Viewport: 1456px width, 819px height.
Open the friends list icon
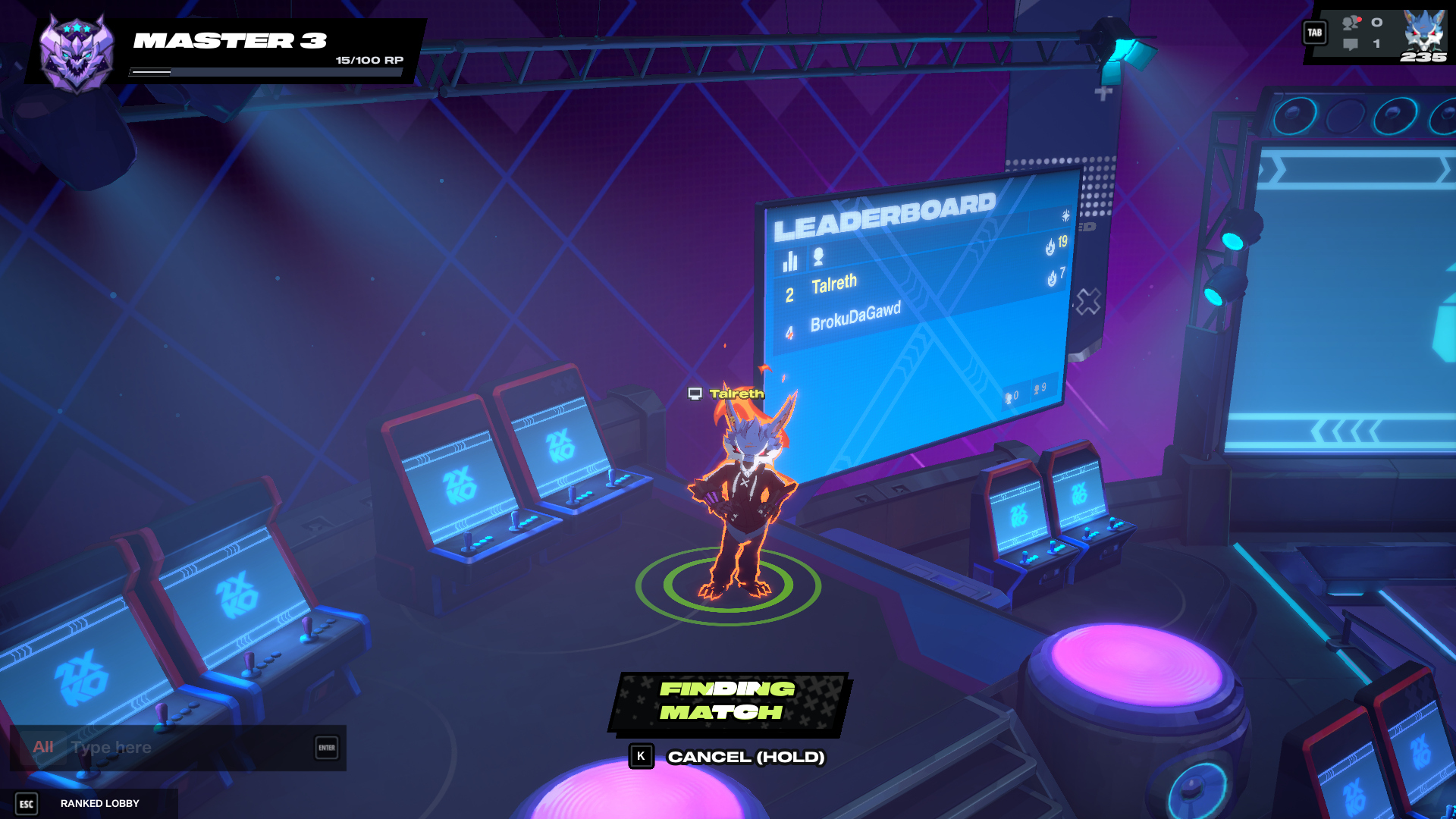pos(1351,23)
